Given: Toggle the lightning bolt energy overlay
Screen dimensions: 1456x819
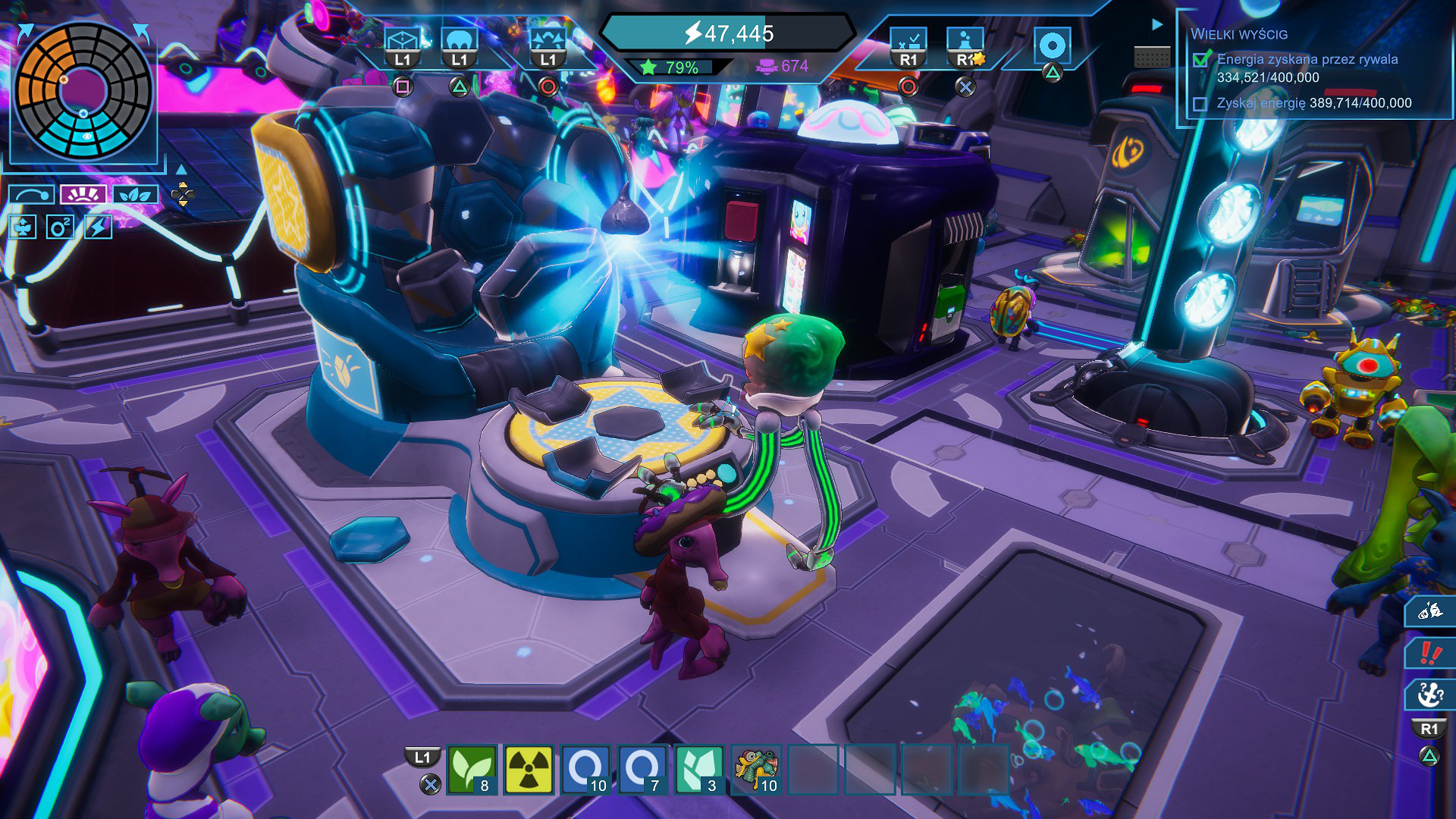Looking at the screenshot, I should (x=98, y=227).
